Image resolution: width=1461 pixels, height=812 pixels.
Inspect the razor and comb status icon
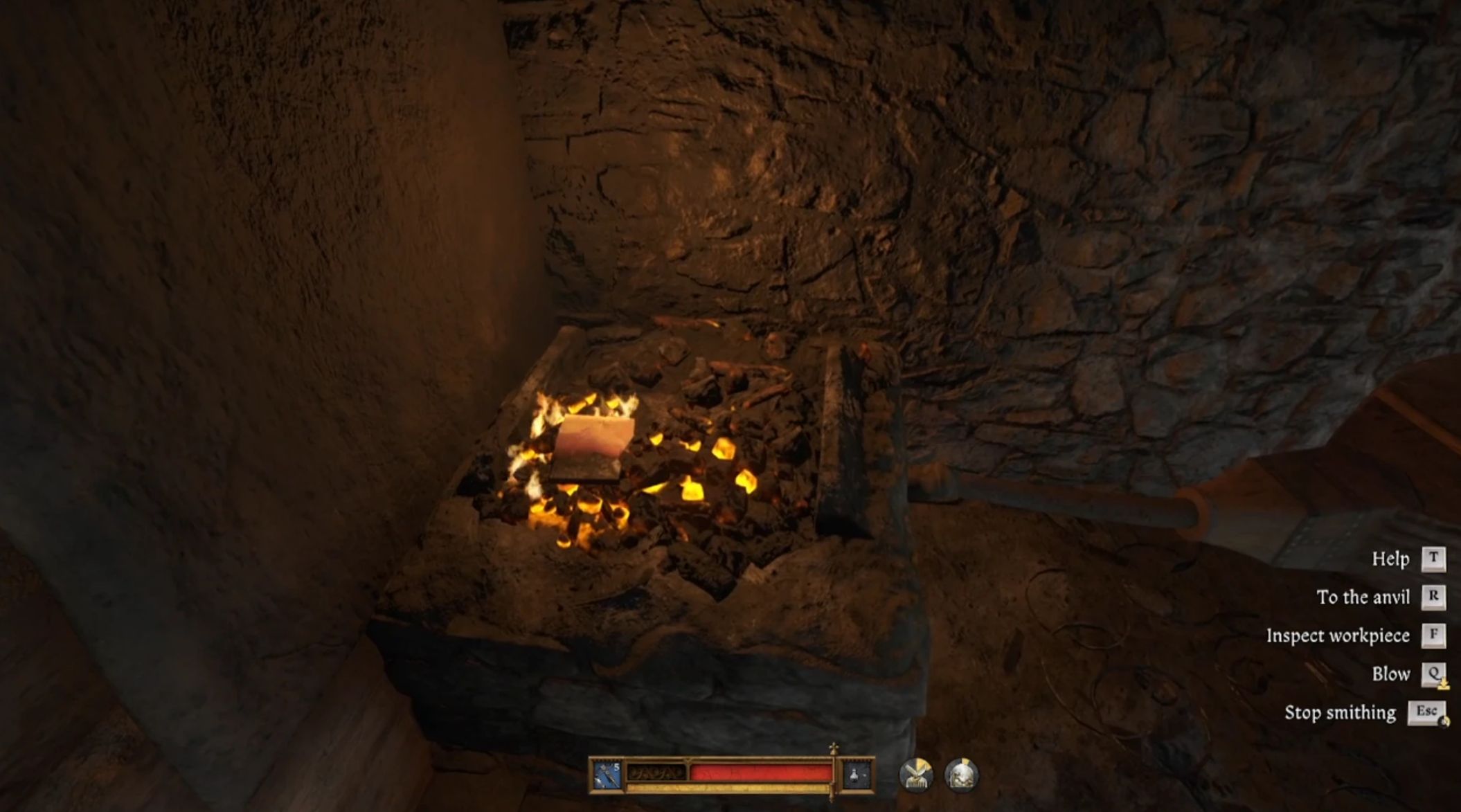tap(916, 775)
